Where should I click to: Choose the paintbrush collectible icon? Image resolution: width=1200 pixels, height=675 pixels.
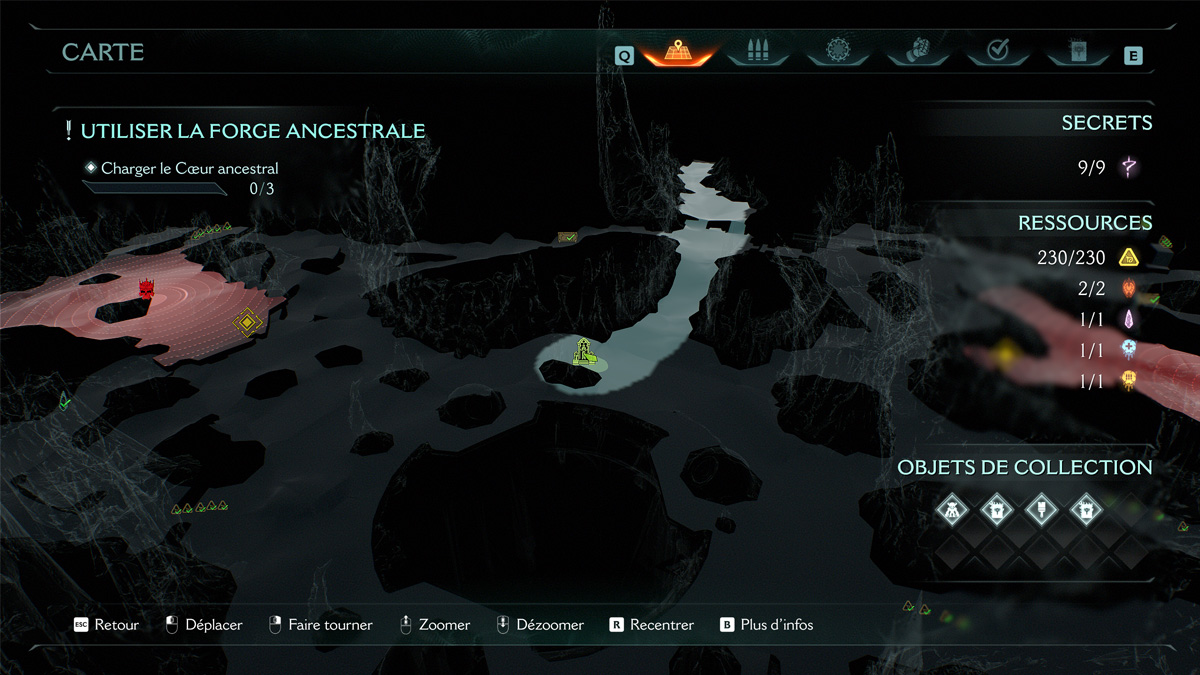tap(1041, 510)
